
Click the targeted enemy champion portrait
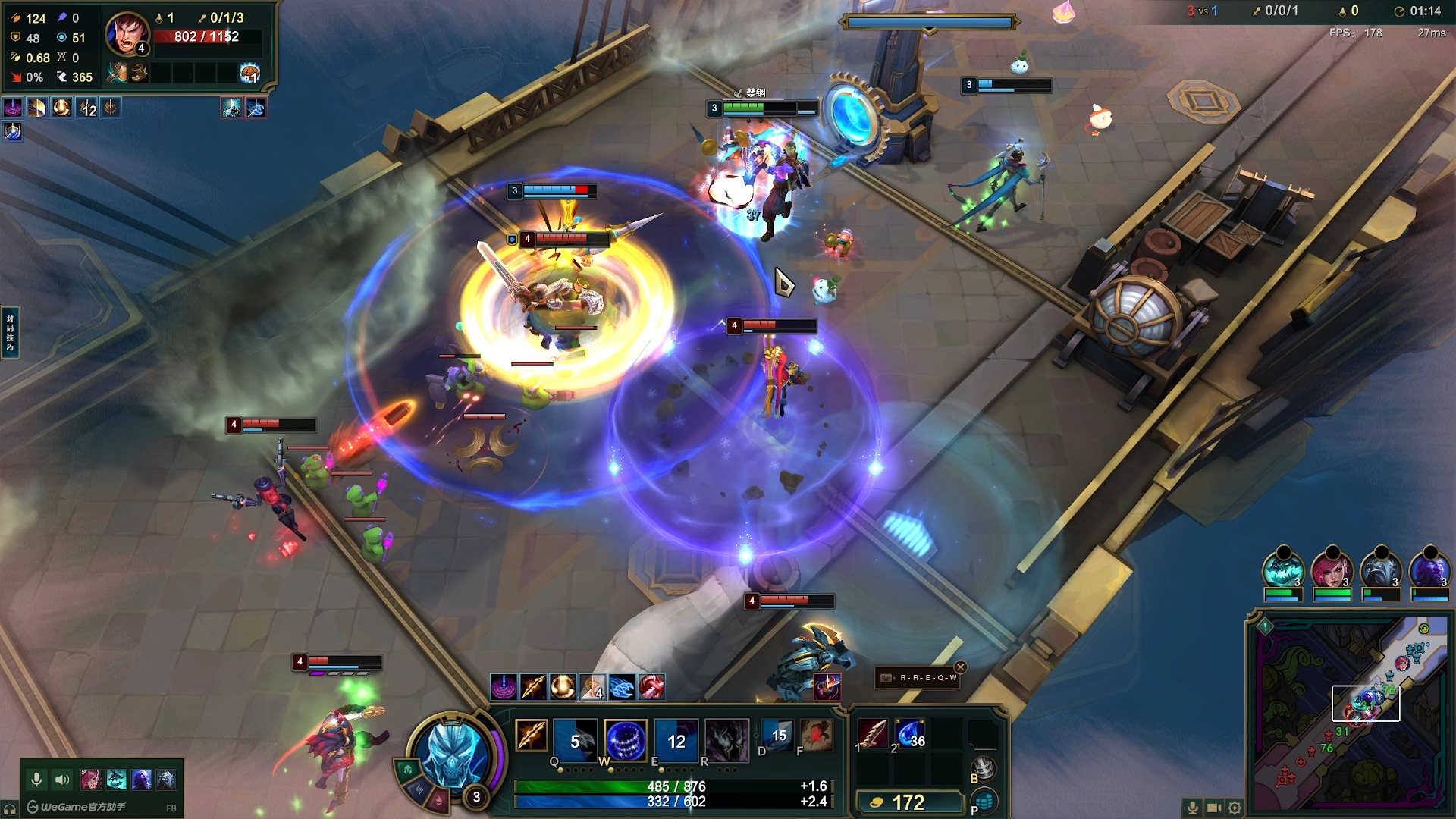point(127,34)
